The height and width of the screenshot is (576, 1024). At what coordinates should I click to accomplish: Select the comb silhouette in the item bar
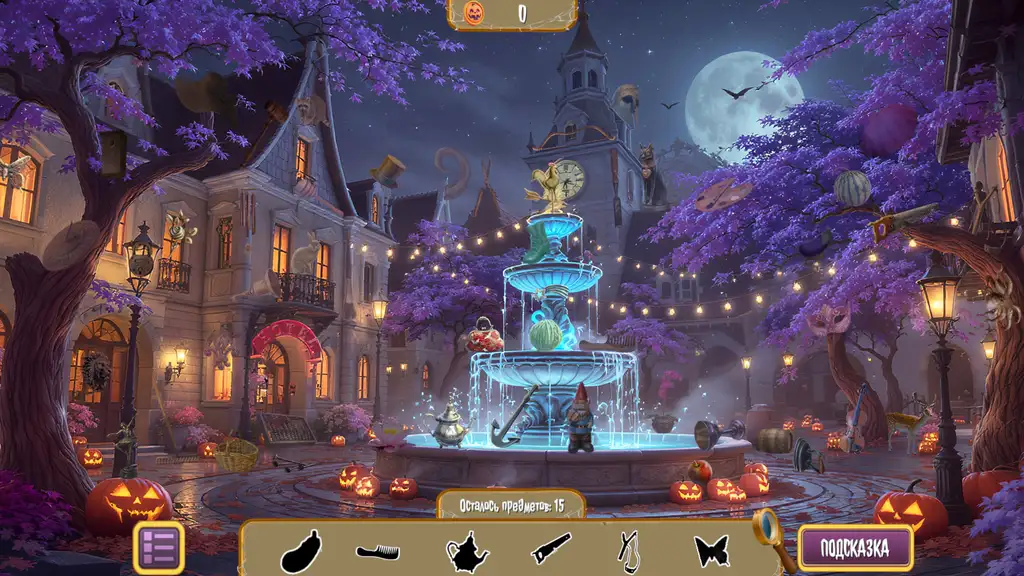point(378,551)
